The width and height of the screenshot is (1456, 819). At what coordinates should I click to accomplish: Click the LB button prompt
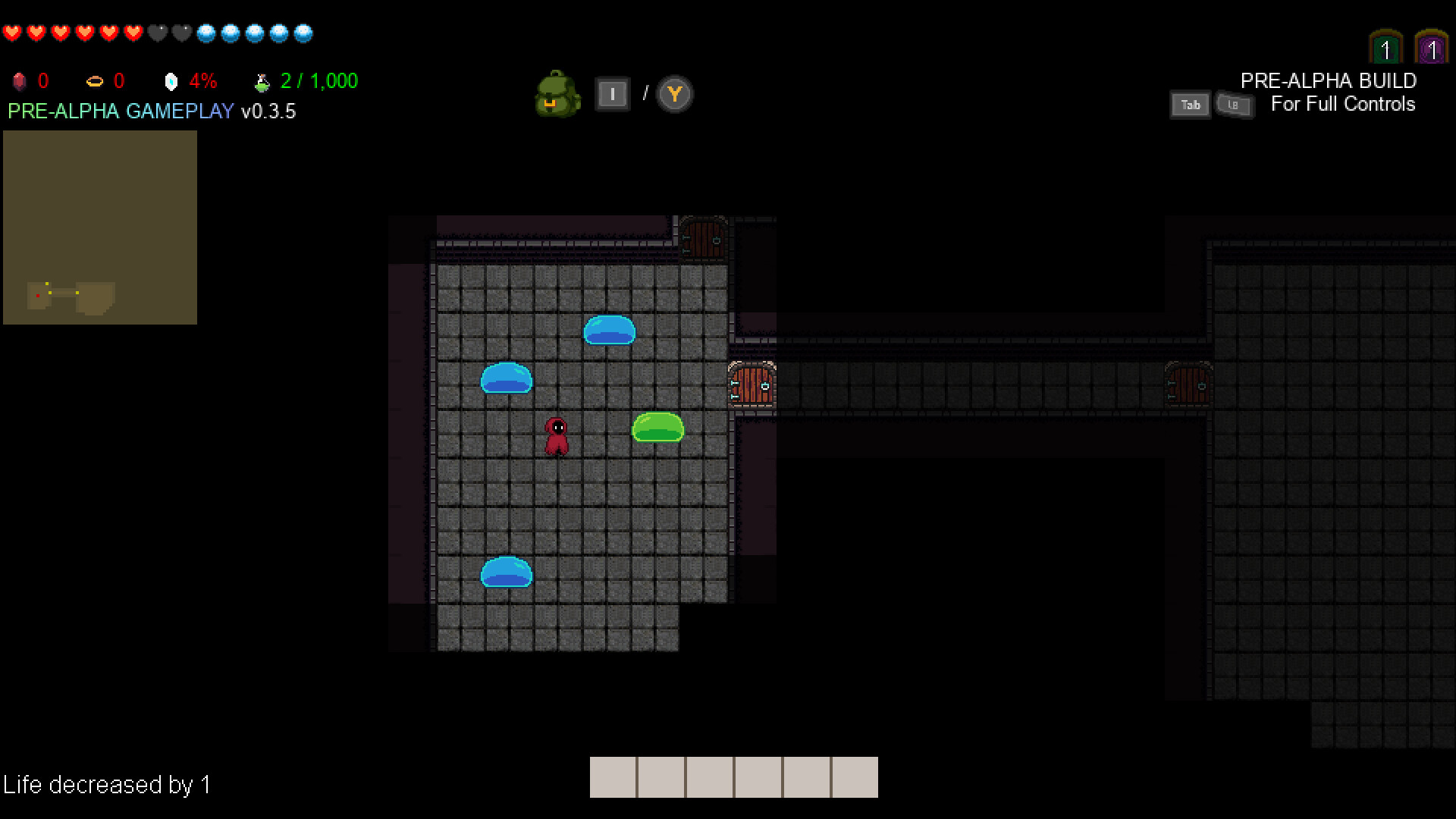(1235, 106)
